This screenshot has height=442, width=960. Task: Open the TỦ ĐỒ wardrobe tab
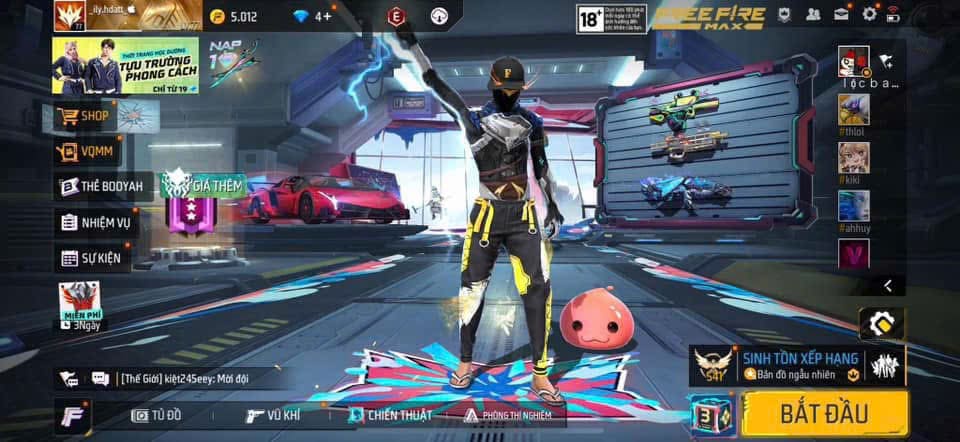(156, 415)
